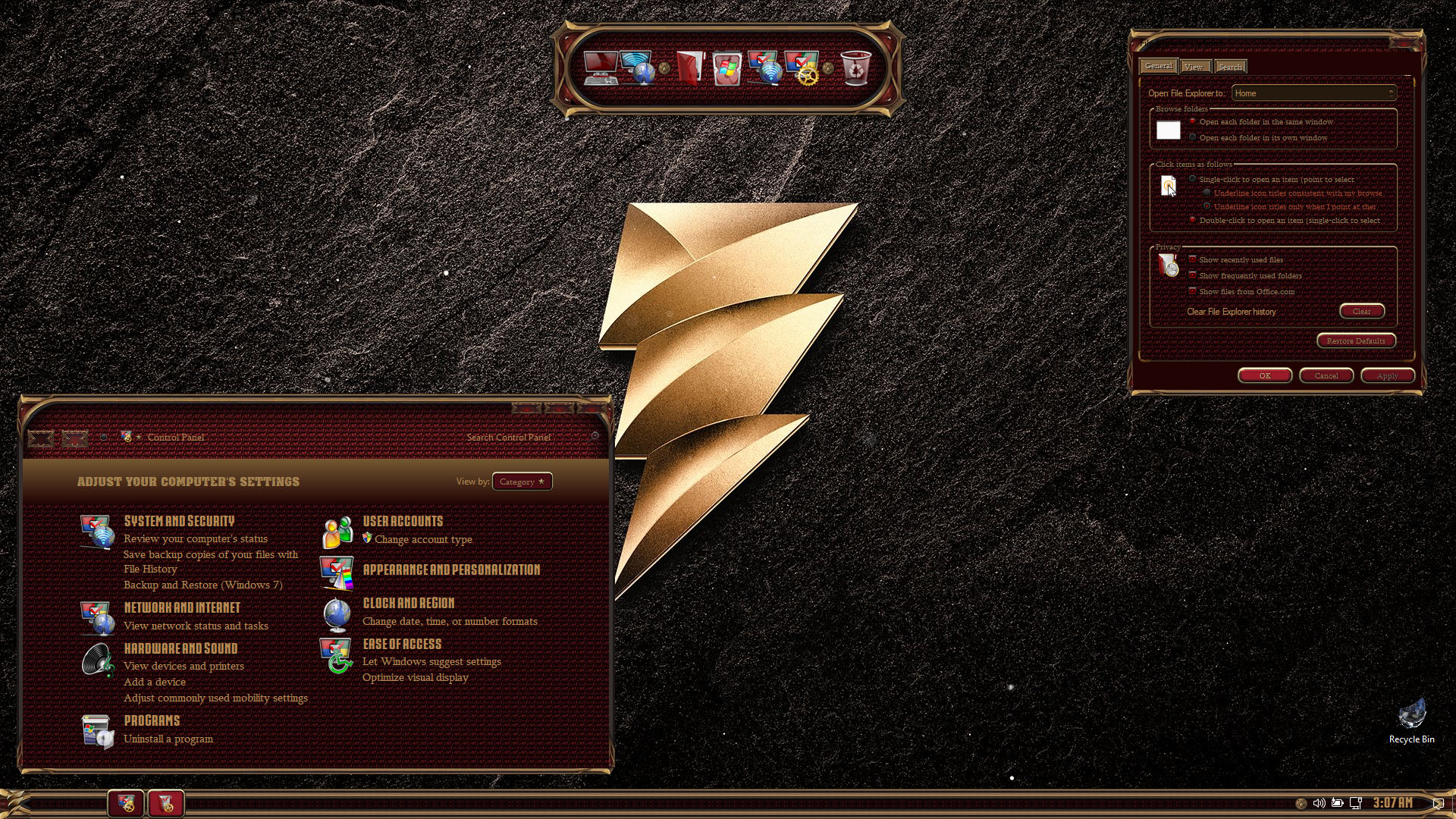The image size is (1456, 819).
Task: Choose single-click to open an item
Action: 1193,180
